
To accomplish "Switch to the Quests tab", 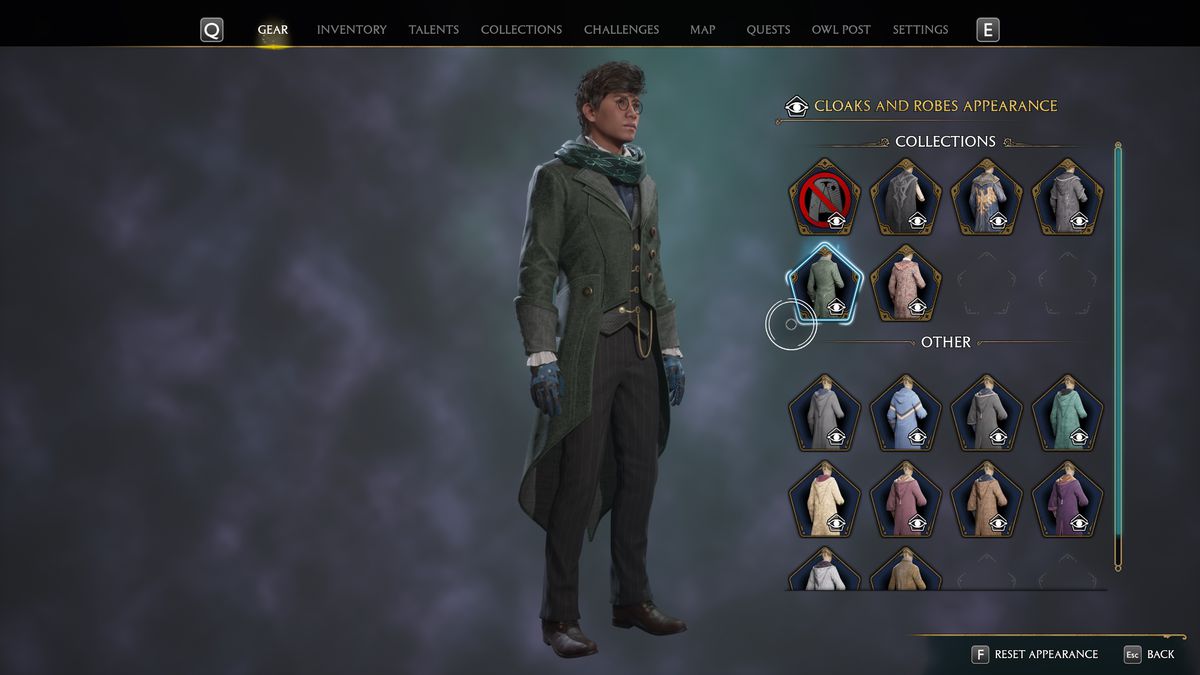I will pos(768,30).
